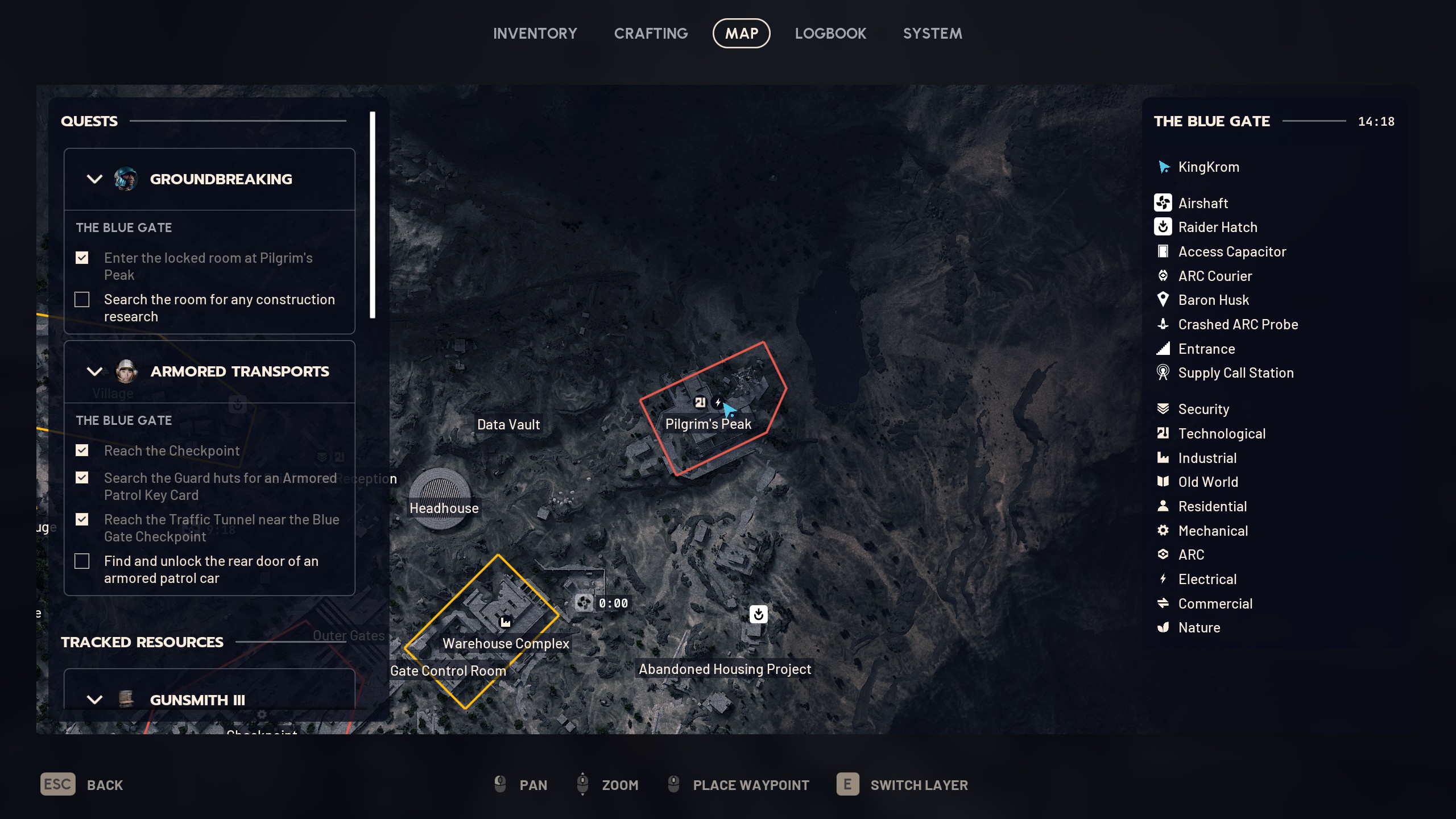The height and width of the screenshot is (819, 1456).
Task: Select the Crashed ARC Probe legend icon
Action: point(1164,324)
